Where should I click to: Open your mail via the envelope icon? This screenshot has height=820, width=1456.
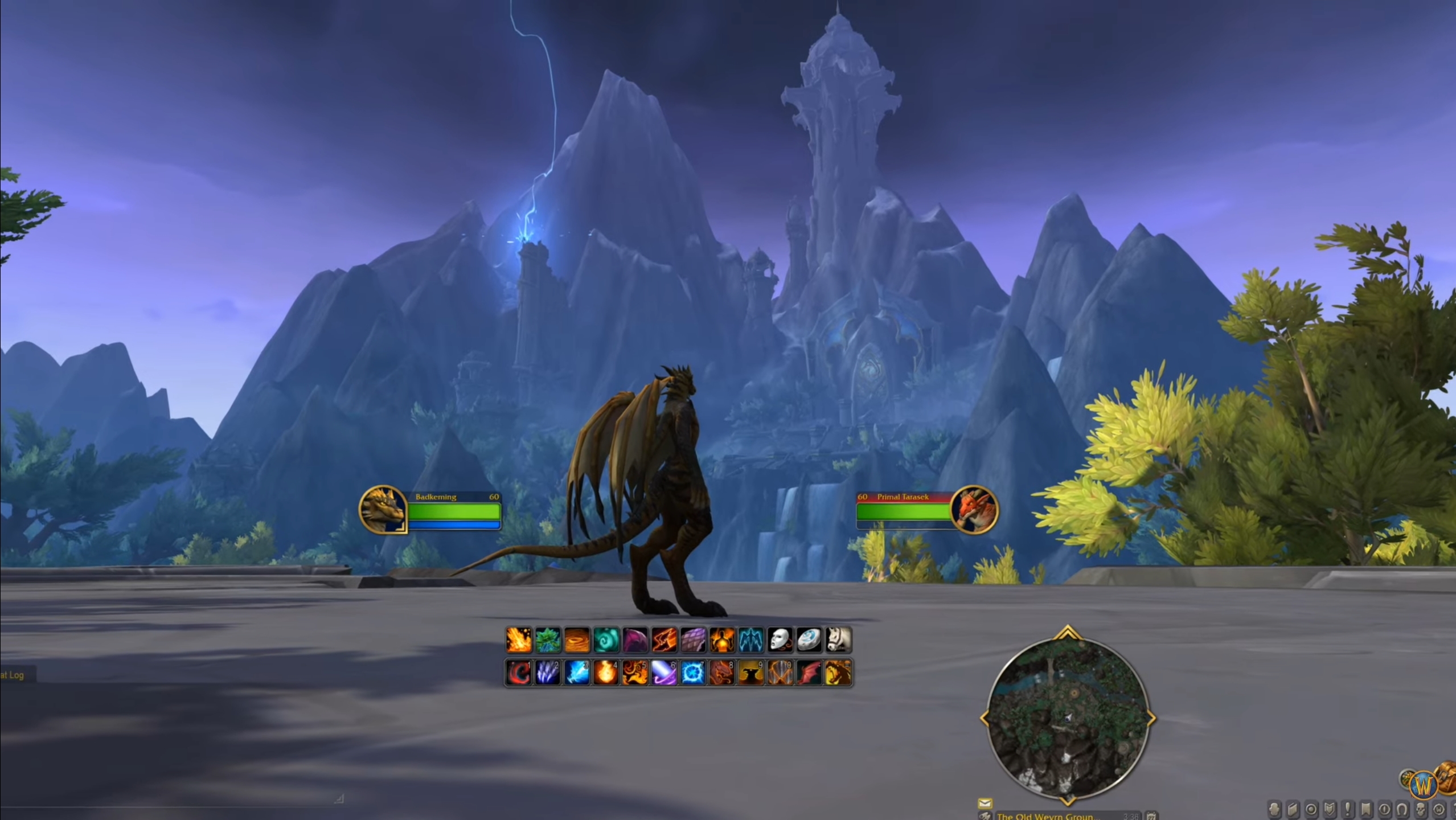(x=985, y=804)
